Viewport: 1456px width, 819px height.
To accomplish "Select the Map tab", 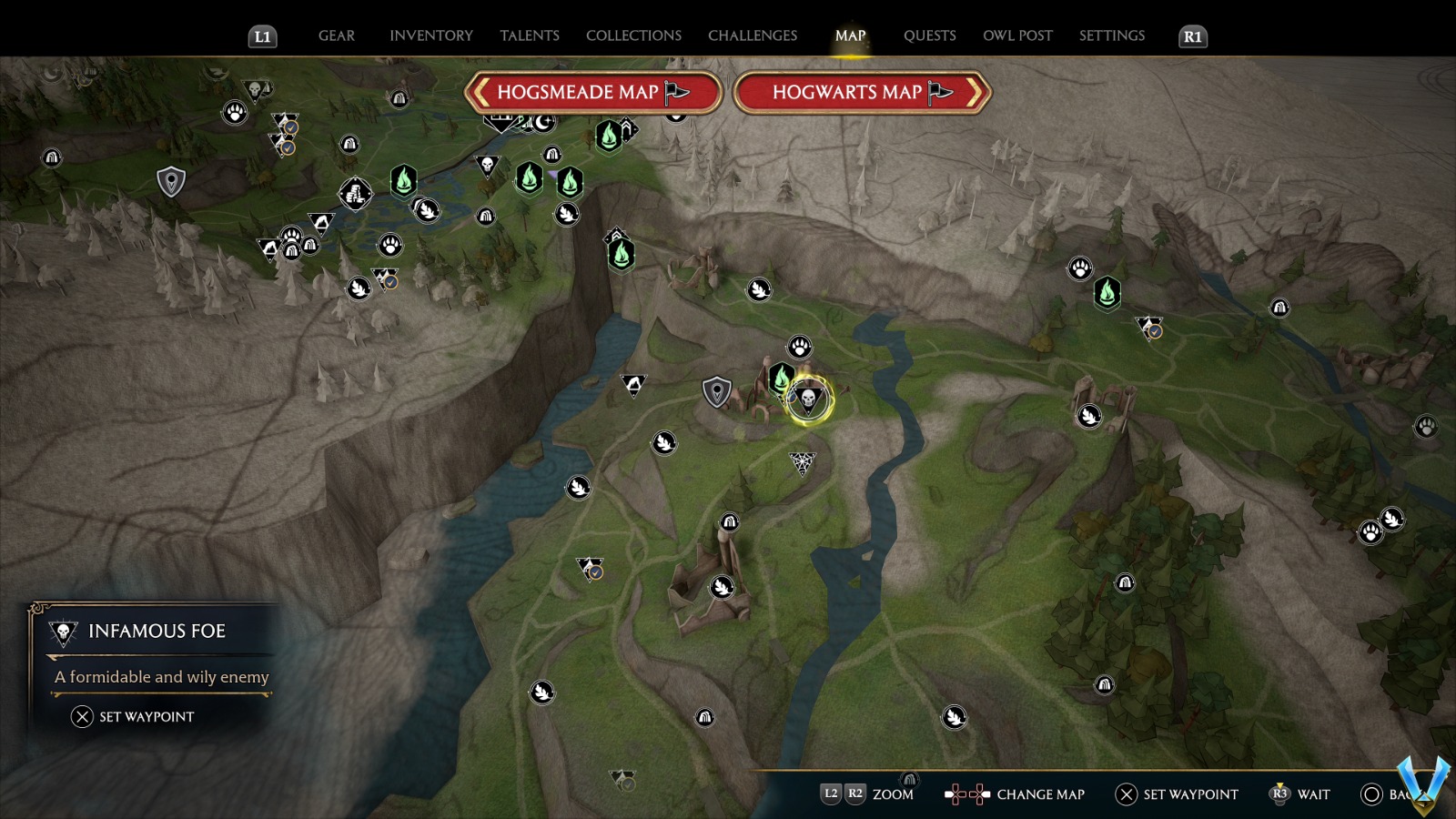I will tap(850, 35).
